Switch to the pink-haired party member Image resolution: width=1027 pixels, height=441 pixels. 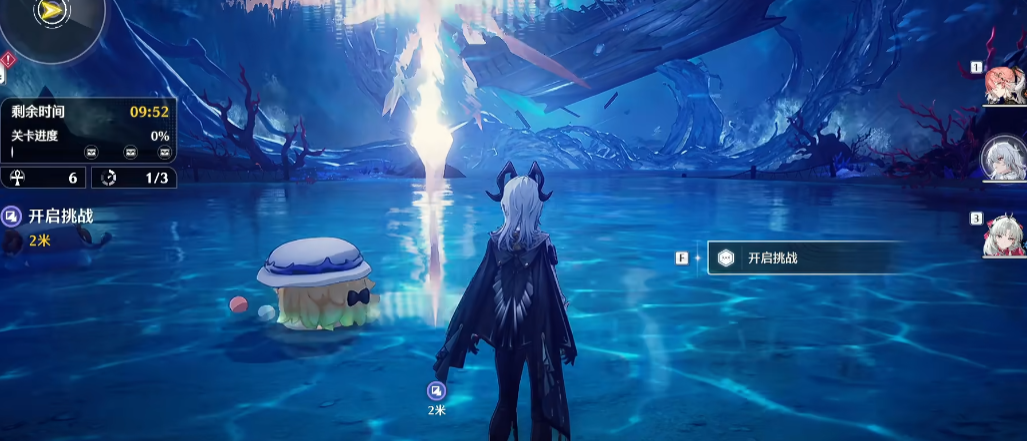(x=1005, y=85)
